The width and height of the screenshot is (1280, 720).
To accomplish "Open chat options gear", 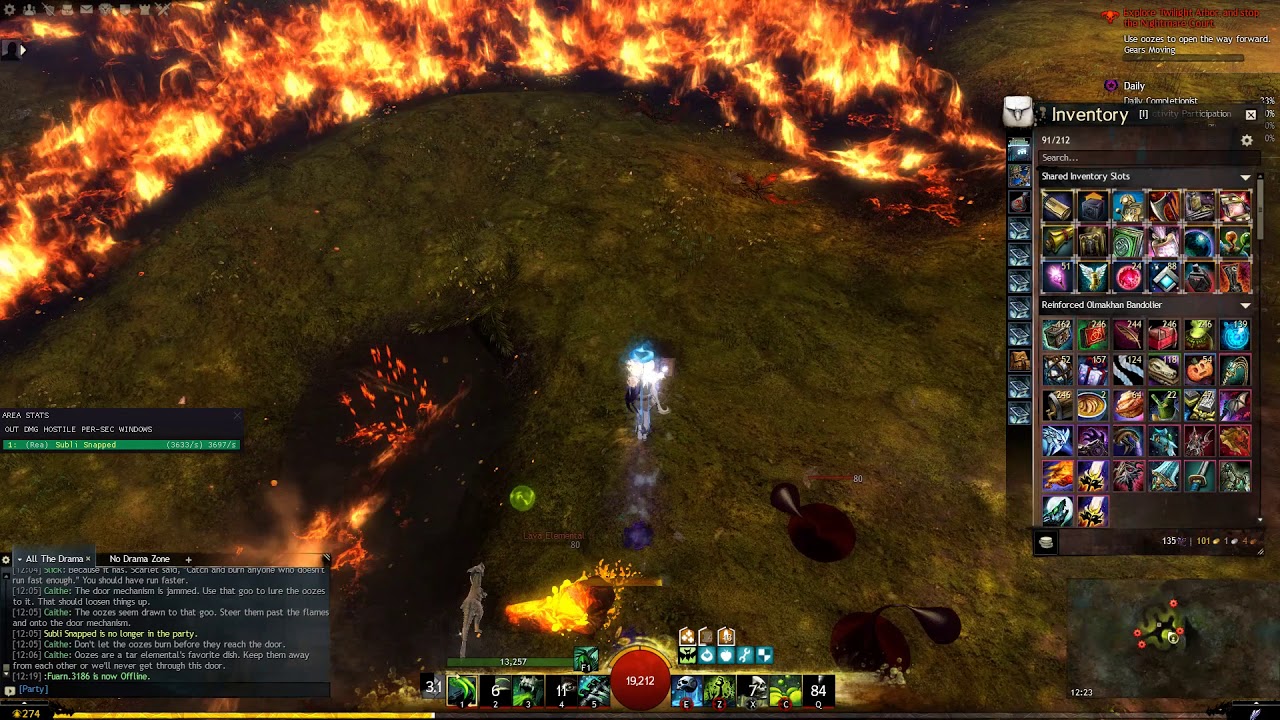I will pos(6,559).
